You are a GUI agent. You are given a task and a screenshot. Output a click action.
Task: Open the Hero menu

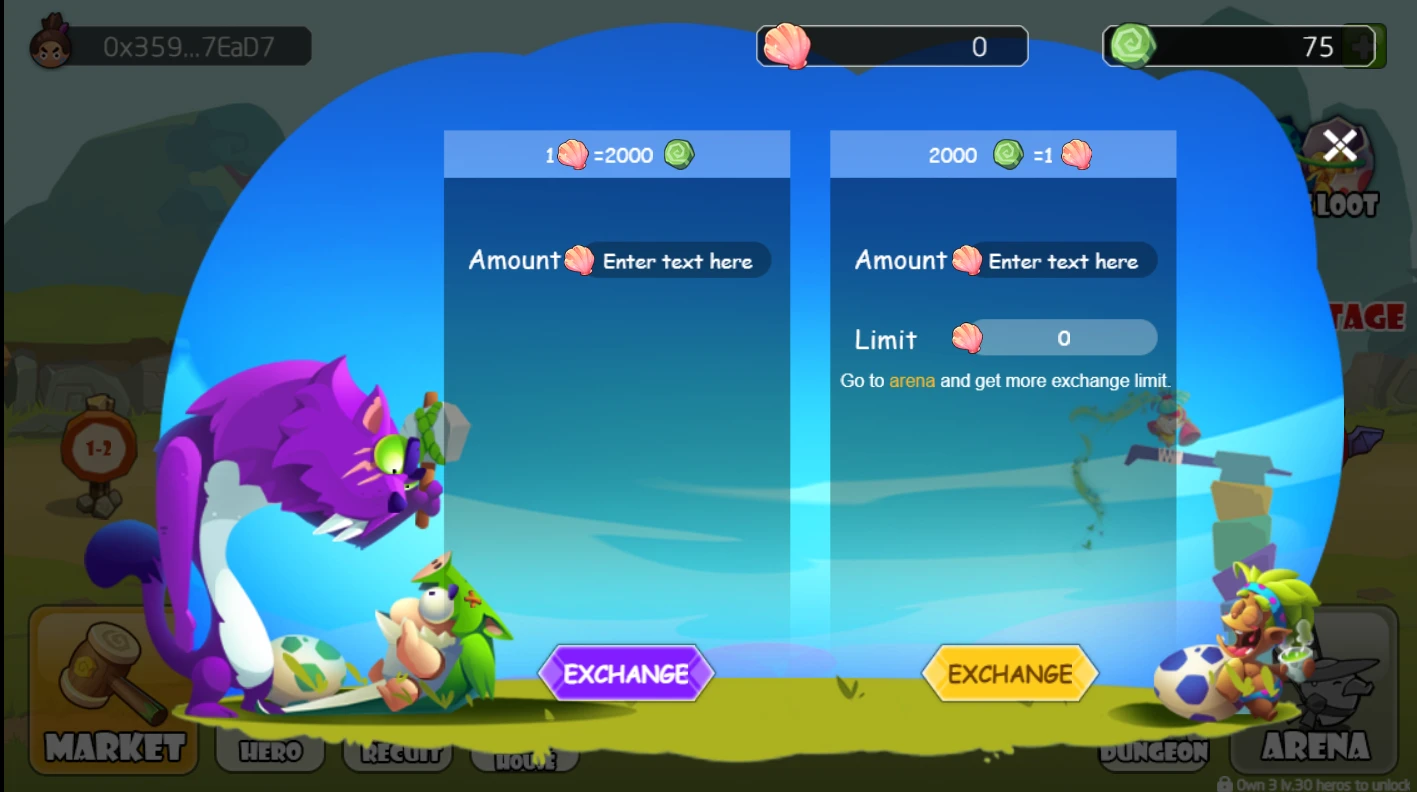270,752
